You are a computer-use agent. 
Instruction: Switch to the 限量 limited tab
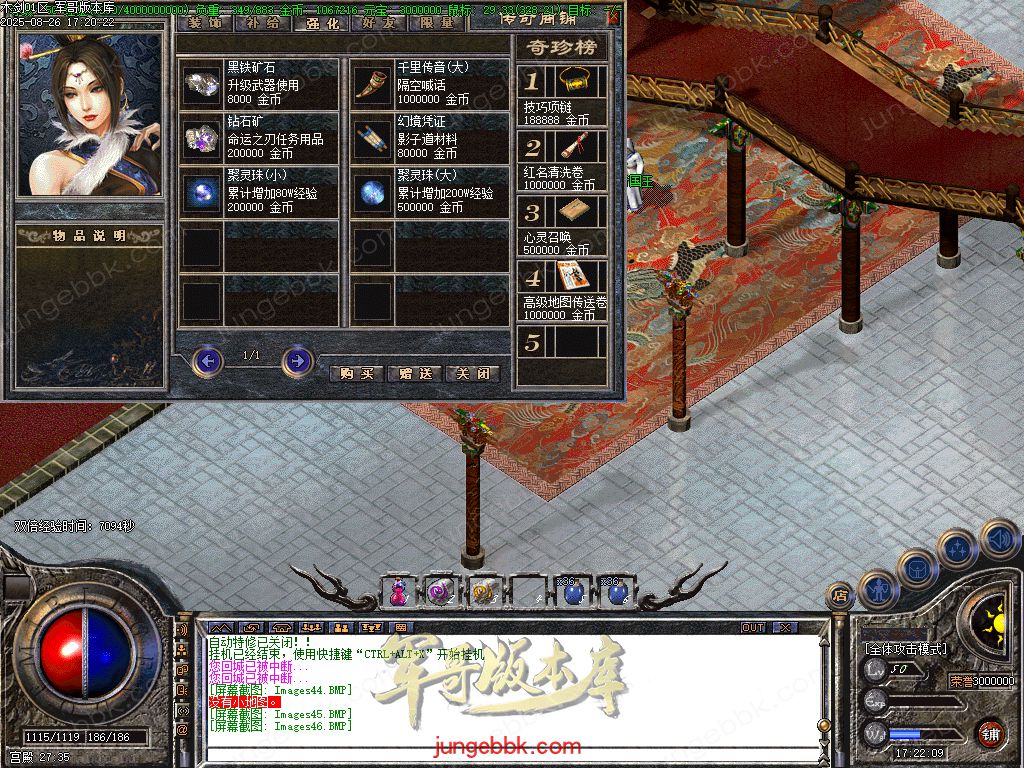coord(437,23)
